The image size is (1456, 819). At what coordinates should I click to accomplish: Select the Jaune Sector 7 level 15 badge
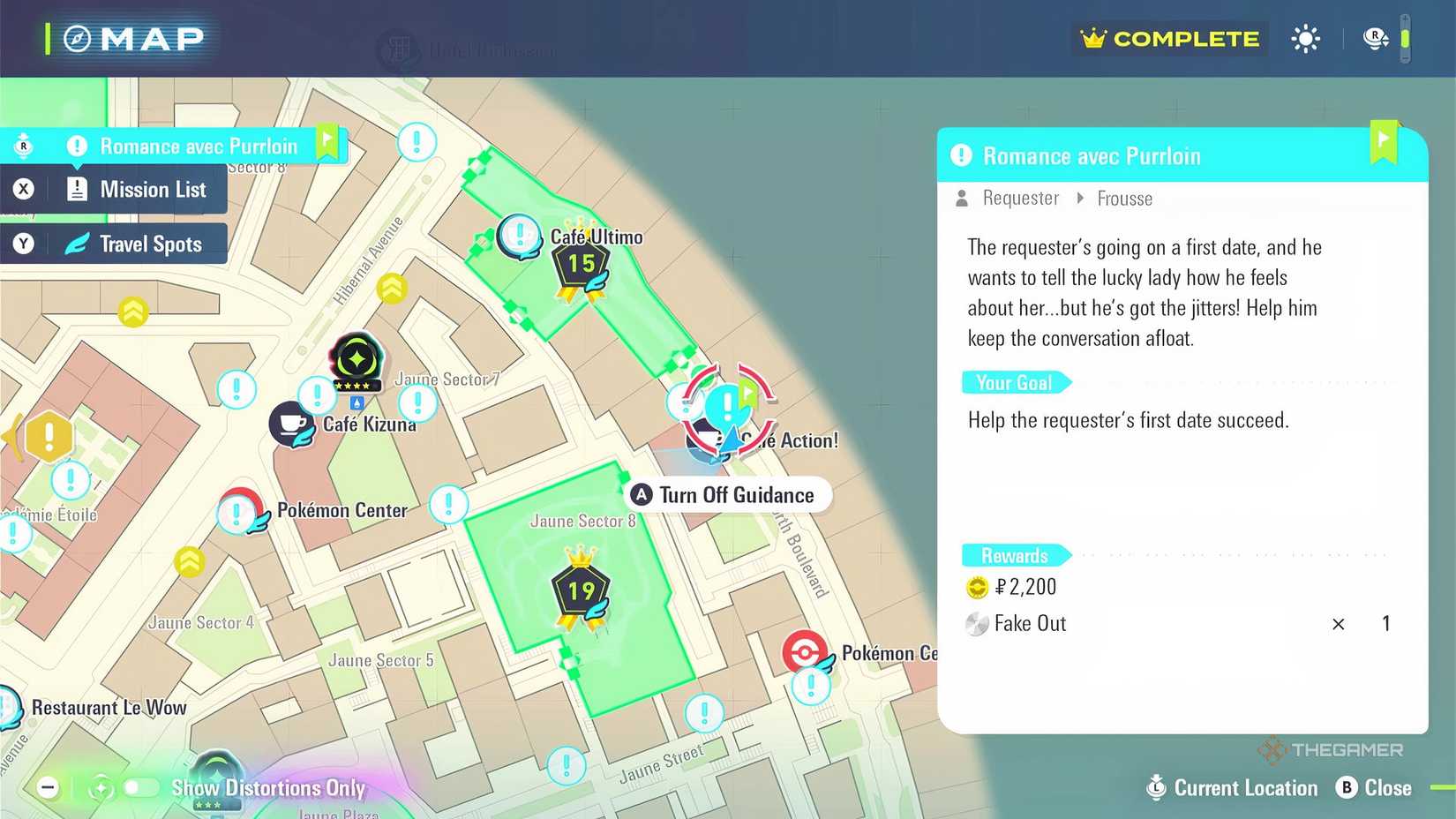pos(580,263)
